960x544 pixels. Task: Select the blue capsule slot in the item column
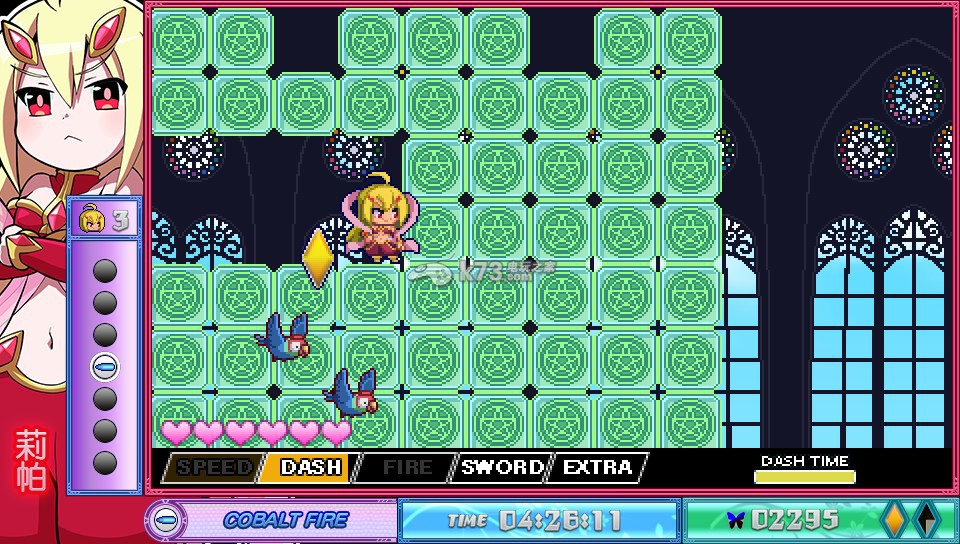pos(104,366)
